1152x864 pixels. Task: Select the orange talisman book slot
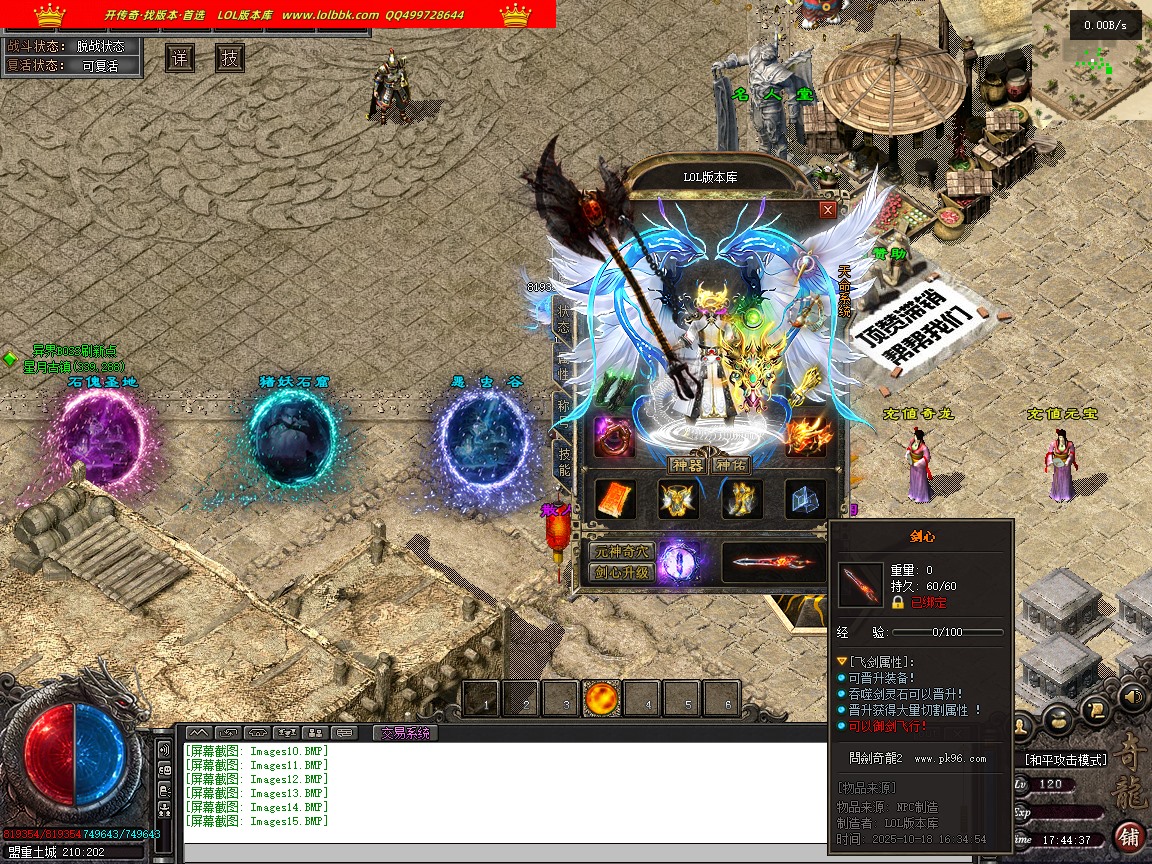[x=615, y=500]
